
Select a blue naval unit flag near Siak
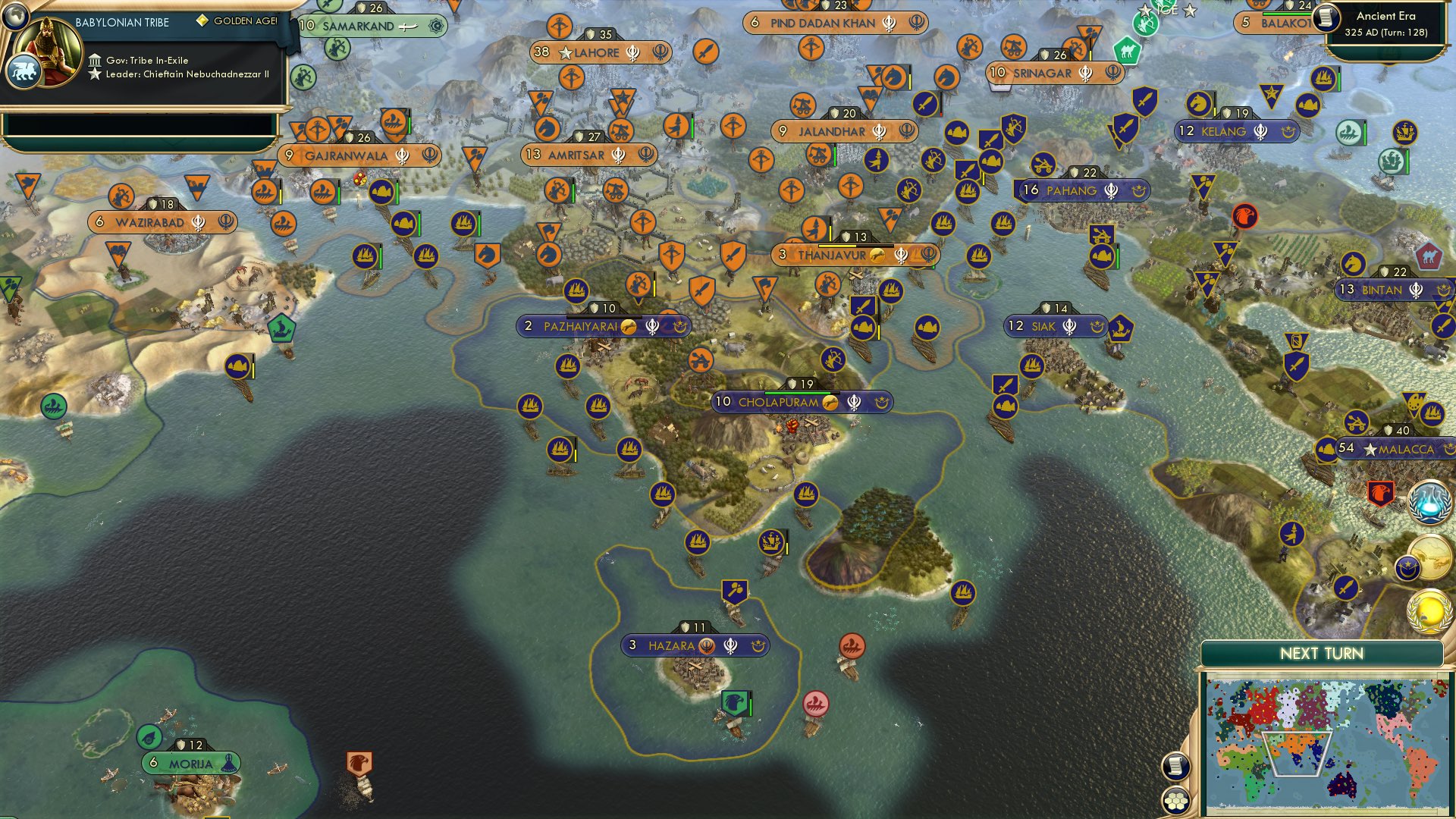tap(1031, 366)
